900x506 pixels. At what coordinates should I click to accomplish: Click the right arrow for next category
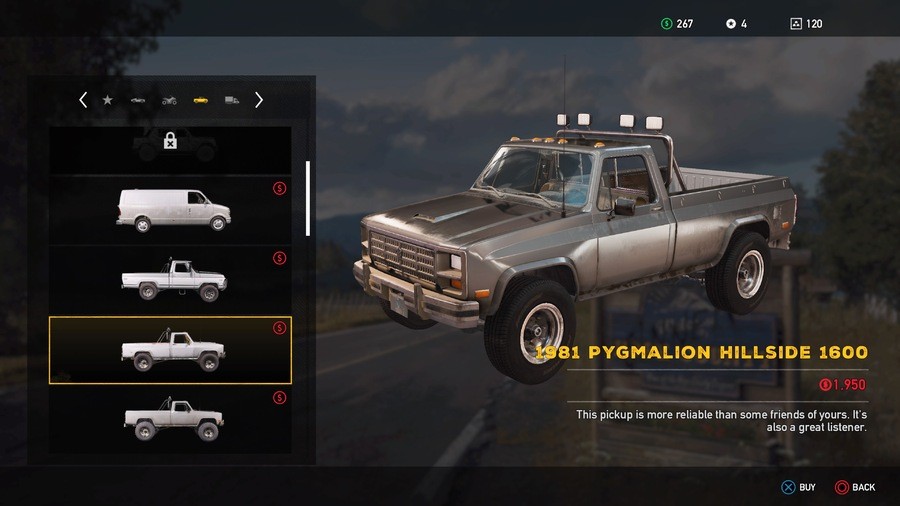pos(259,100)
